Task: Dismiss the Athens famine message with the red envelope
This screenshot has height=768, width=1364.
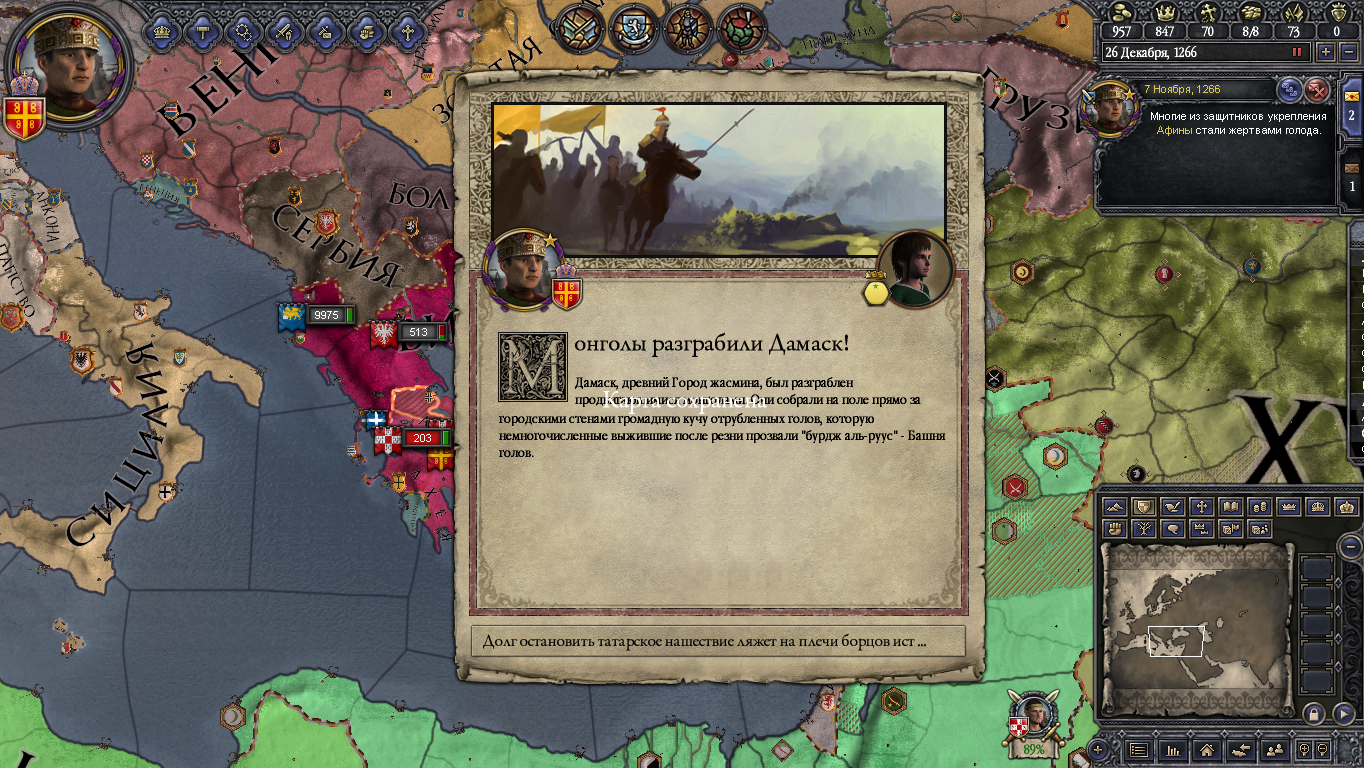Action: coord(1318,90)
